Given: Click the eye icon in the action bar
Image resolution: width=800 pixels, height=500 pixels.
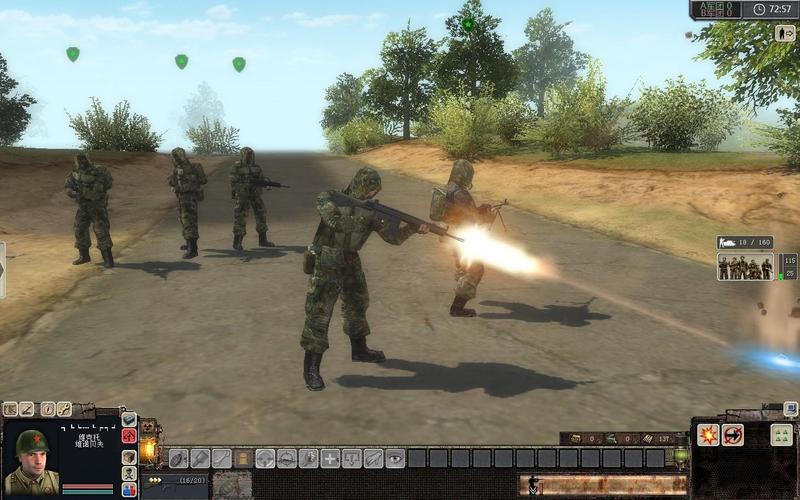Looking at the screenshot, I should pos(396,458).
